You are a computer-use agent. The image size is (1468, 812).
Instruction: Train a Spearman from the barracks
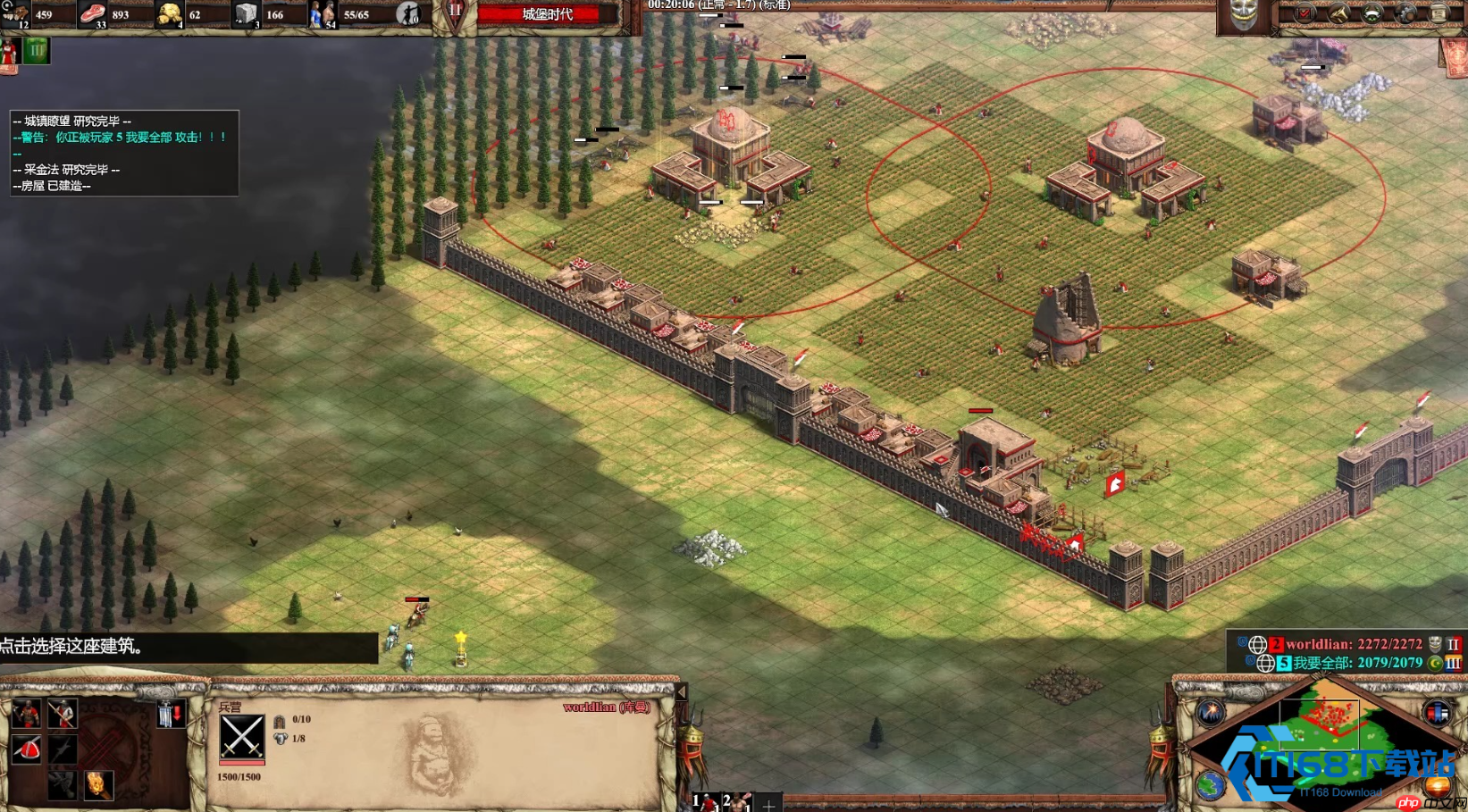click(x=62, y=715)
